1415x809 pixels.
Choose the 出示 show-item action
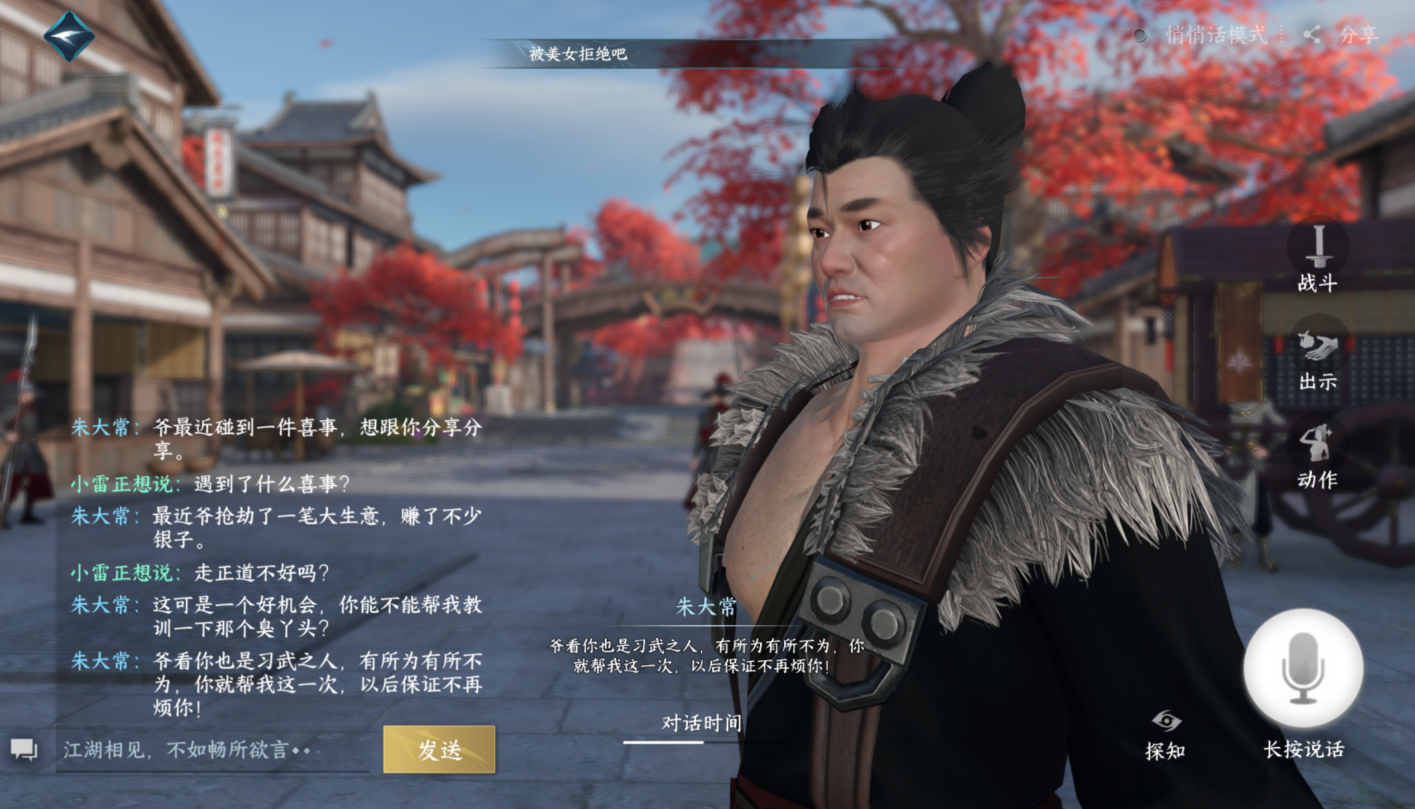click(x=1317, y=353)
